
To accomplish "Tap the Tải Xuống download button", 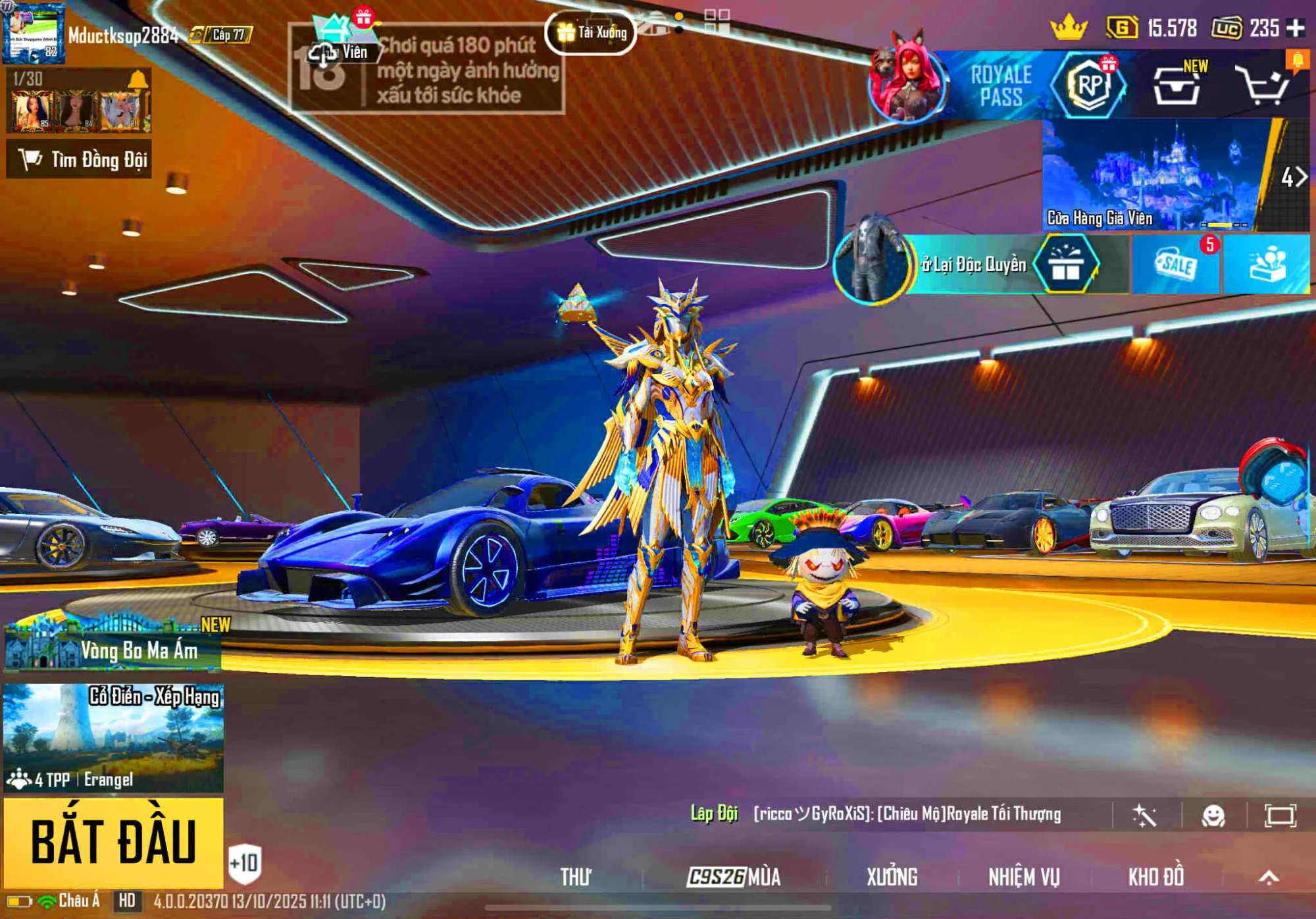I will coord(591,32).
